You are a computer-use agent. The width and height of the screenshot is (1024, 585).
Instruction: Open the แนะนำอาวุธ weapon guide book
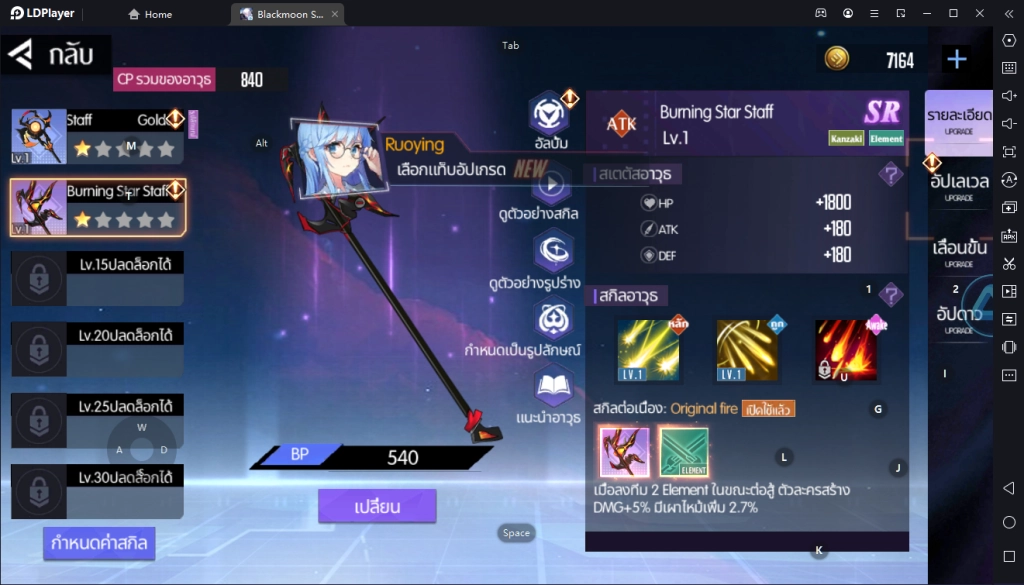pos(551,386)
